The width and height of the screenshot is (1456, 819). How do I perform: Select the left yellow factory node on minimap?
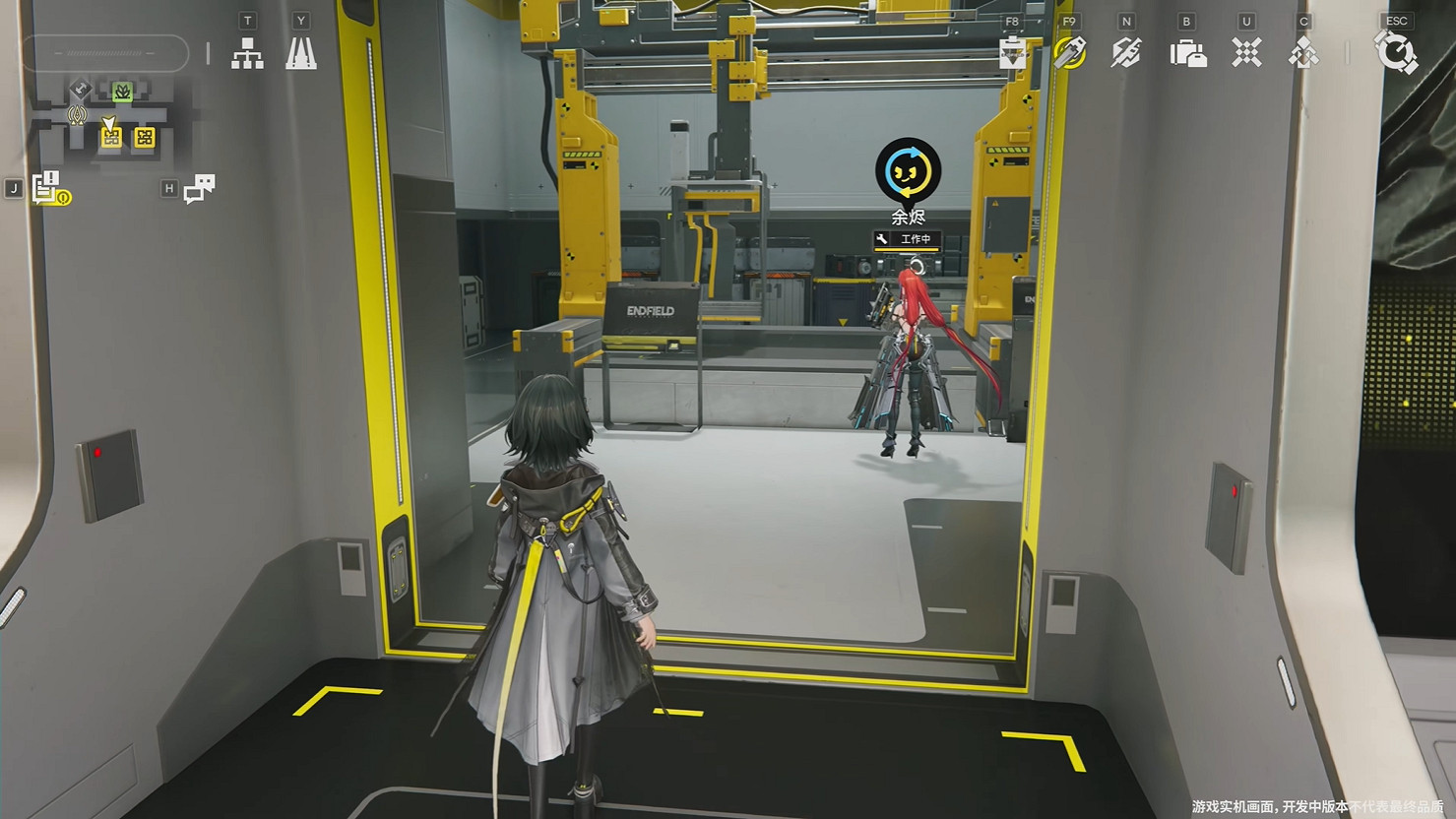[112, 138]
